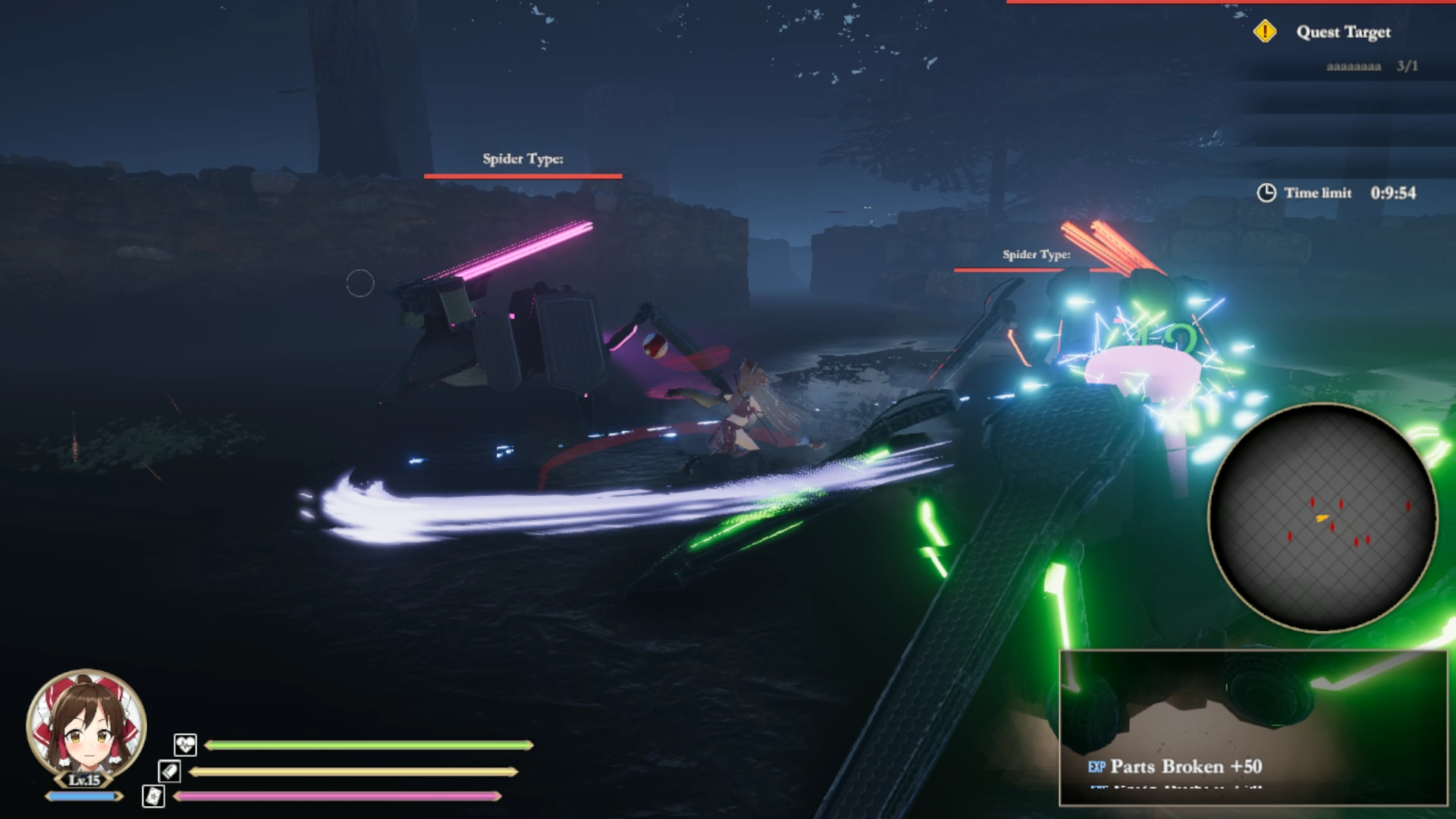Open the Parts Broken +50 notification panel
Viewport: 1456px width, 819px height.
pyautogui.click(x=1253, y=728)
